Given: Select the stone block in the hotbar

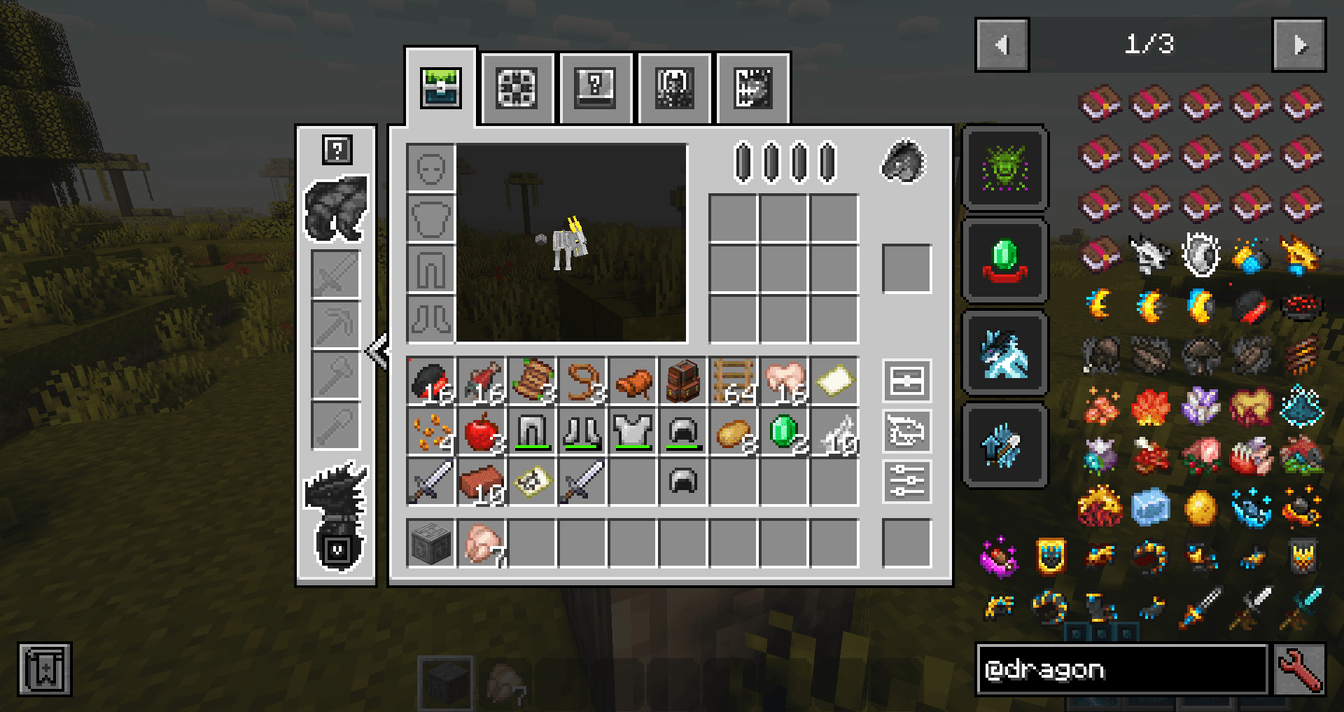Looking at the screenshot, I should click(432, 544).
